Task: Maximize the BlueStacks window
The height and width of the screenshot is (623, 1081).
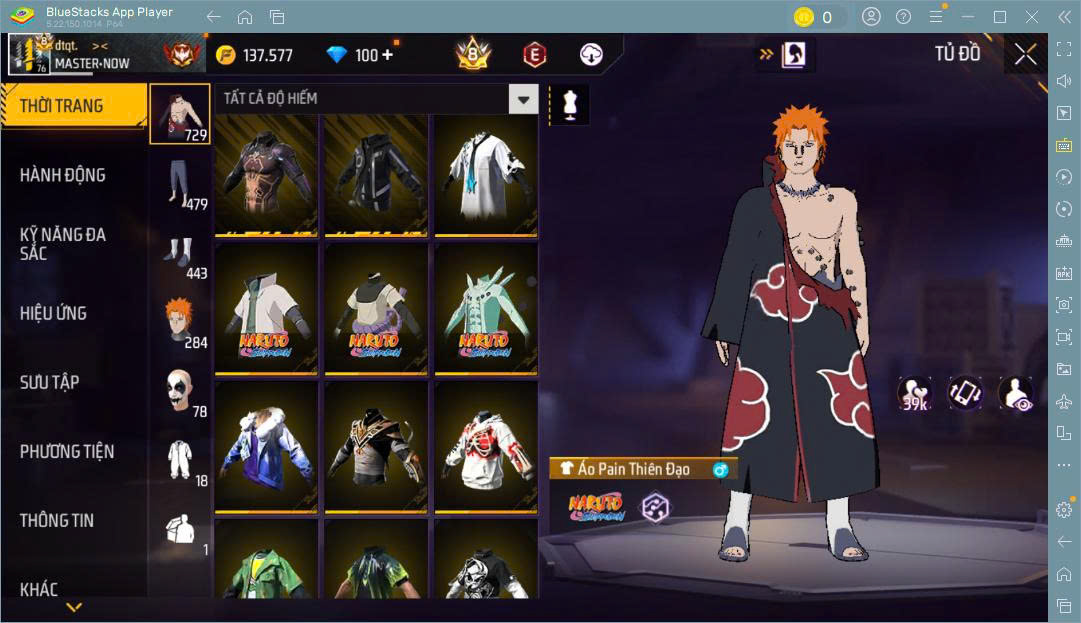Action: 999,17
